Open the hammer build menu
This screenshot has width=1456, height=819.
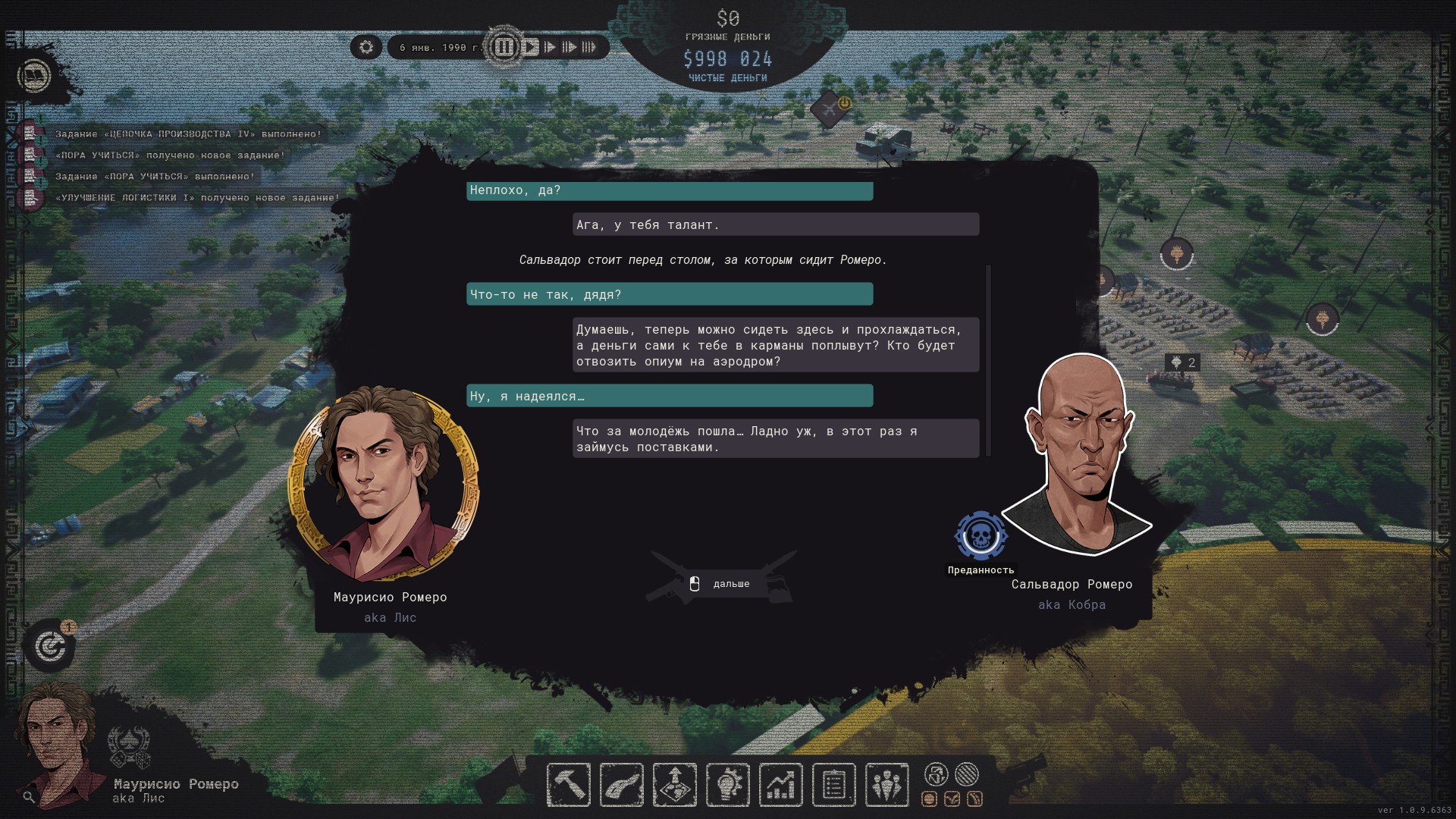click(568, 784)
